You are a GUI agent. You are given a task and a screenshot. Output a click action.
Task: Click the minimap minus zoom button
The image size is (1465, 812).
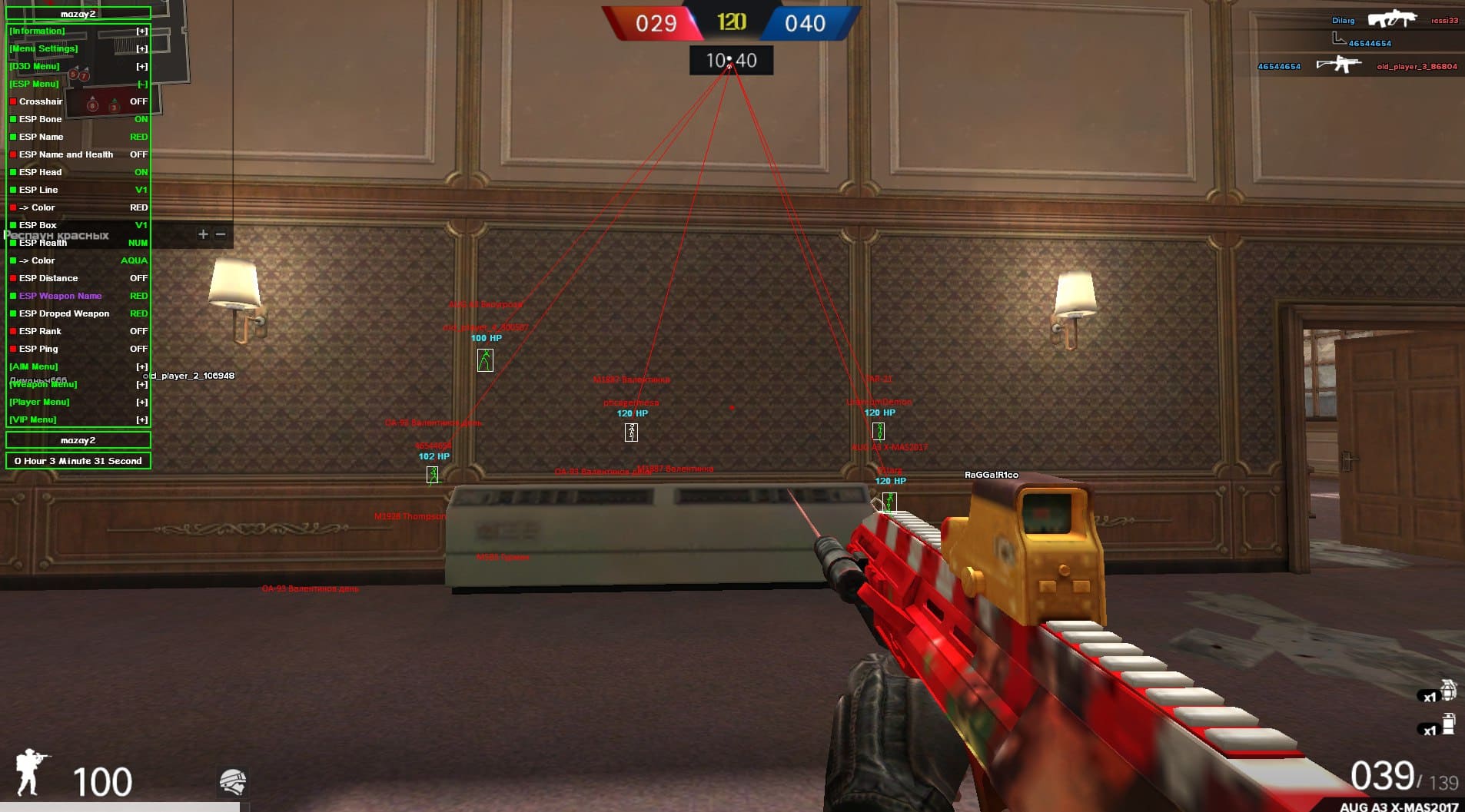(221, 234)
